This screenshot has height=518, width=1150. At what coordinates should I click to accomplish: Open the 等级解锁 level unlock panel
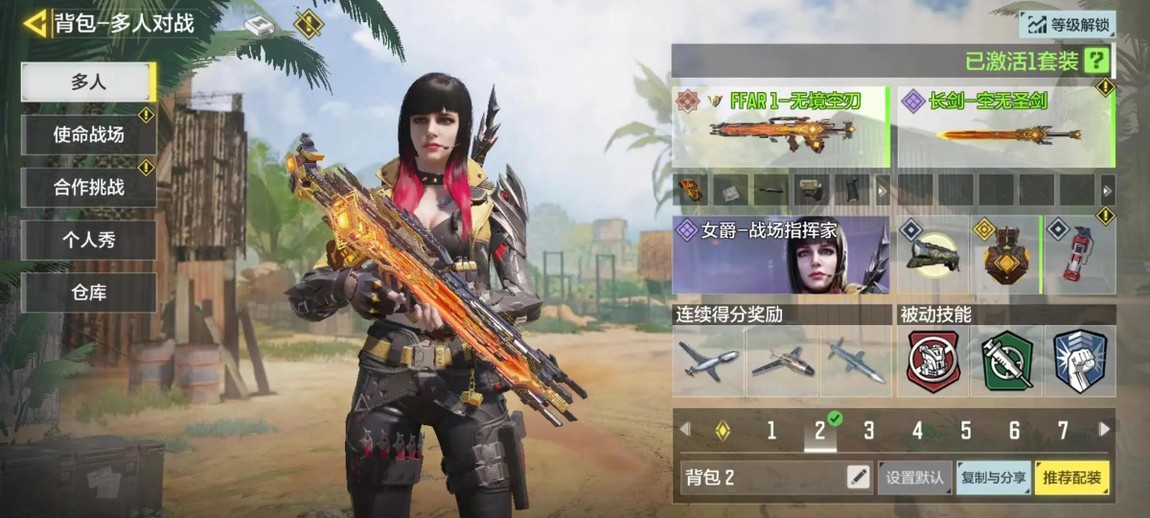point(1066,24)
